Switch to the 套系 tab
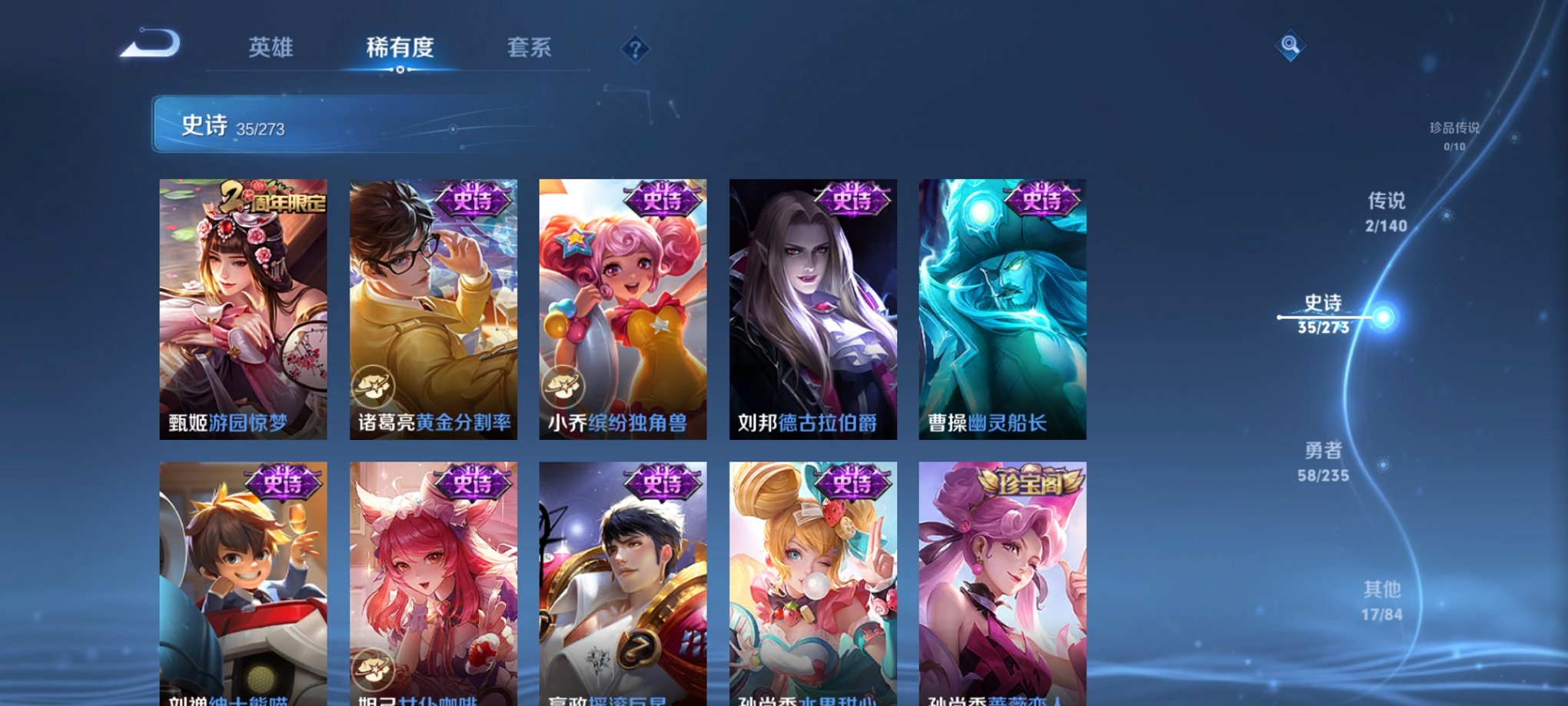 [537, 48]
